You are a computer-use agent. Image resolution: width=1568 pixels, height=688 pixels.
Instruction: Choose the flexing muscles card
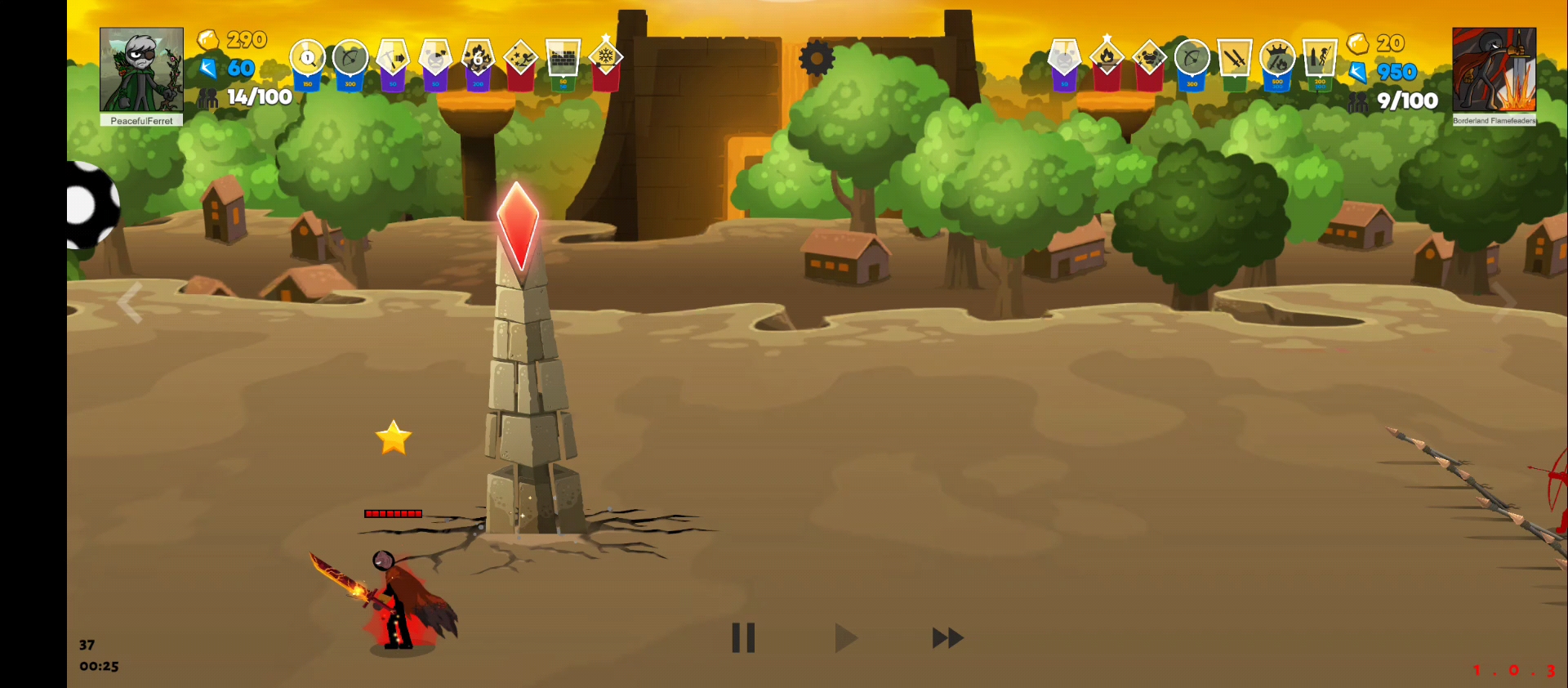point(1149,58)
